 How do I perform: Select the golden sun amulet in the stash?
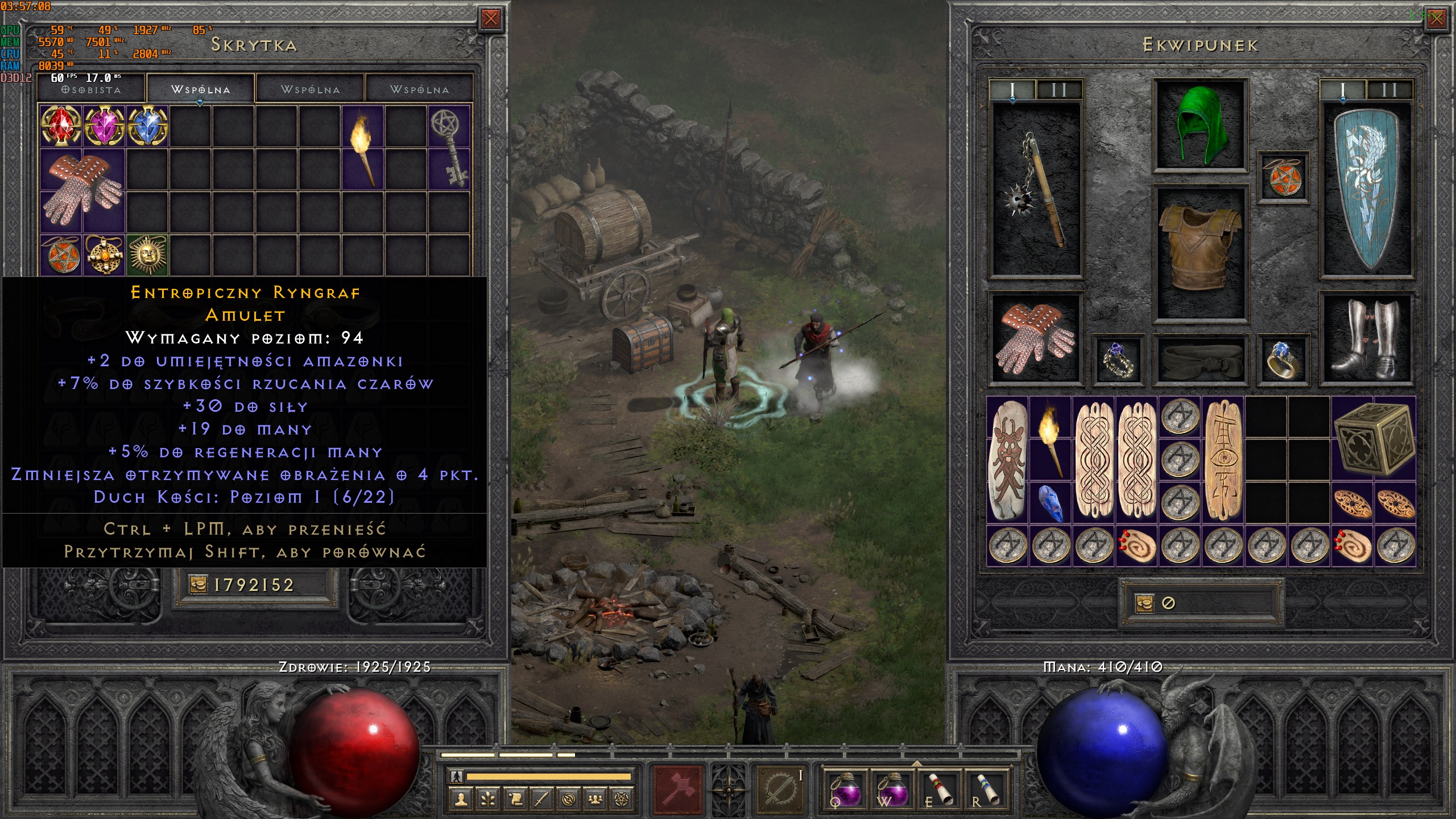tap(147, 255)
